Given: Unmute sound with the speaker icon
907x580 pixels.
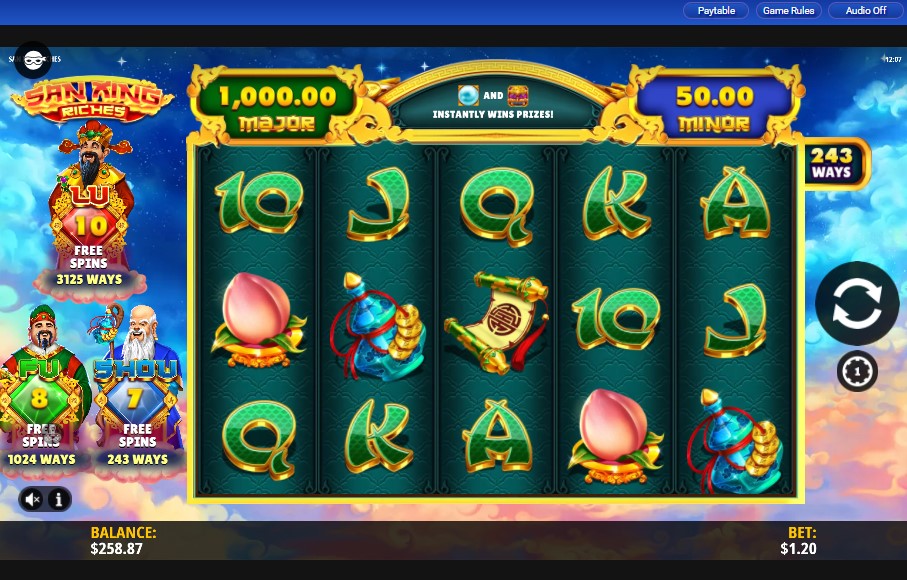Looking at the screenshot, I should click(33, 498).
